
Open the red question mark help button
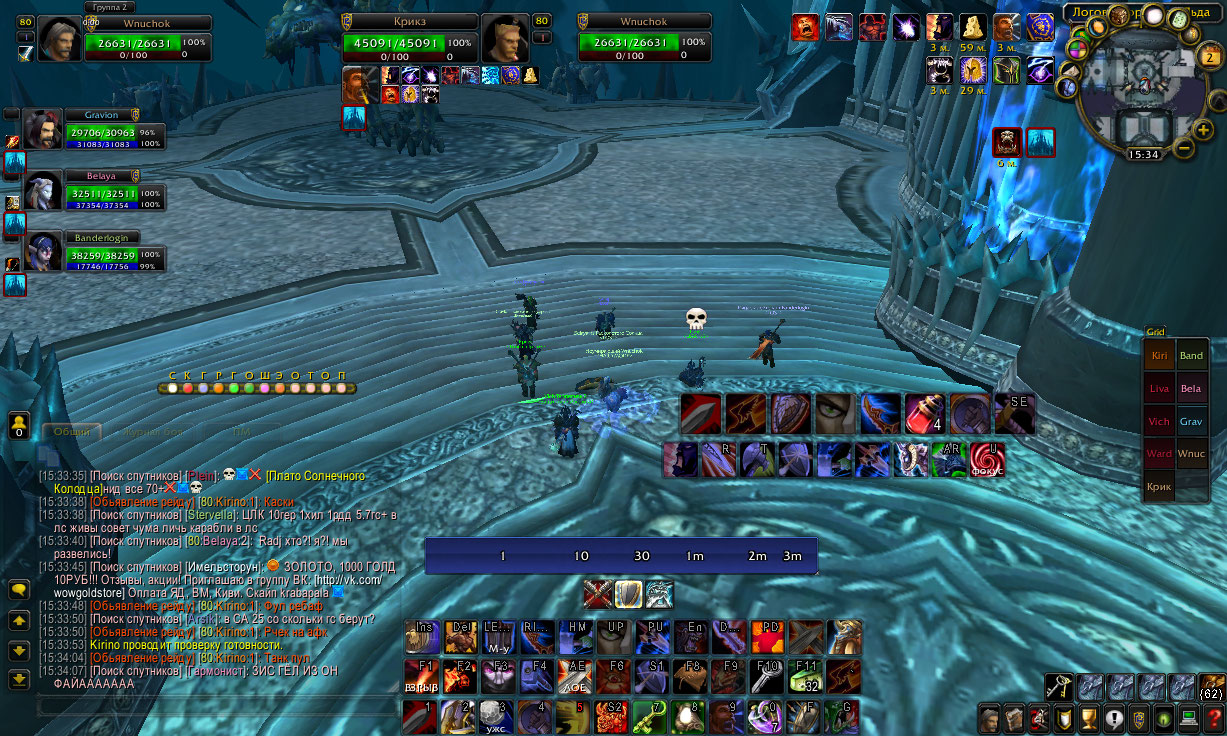coord(1213,718)
